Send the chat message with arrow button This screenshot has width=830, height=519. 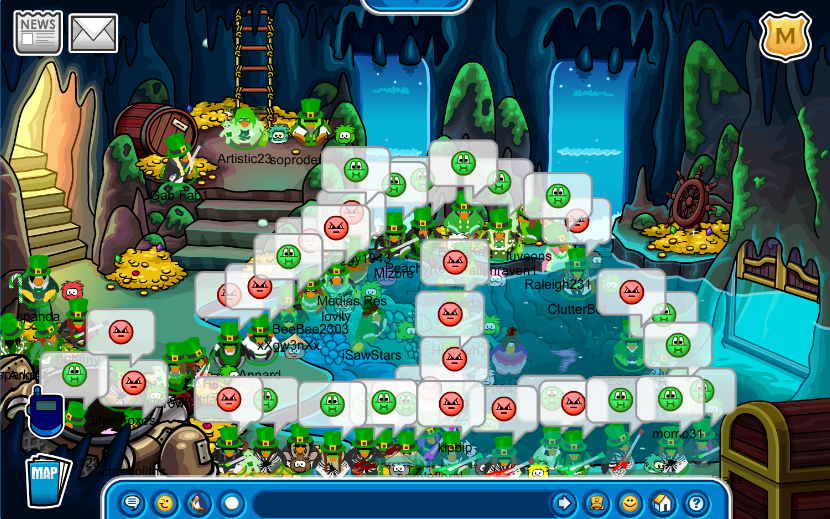(x=564, y=503)
